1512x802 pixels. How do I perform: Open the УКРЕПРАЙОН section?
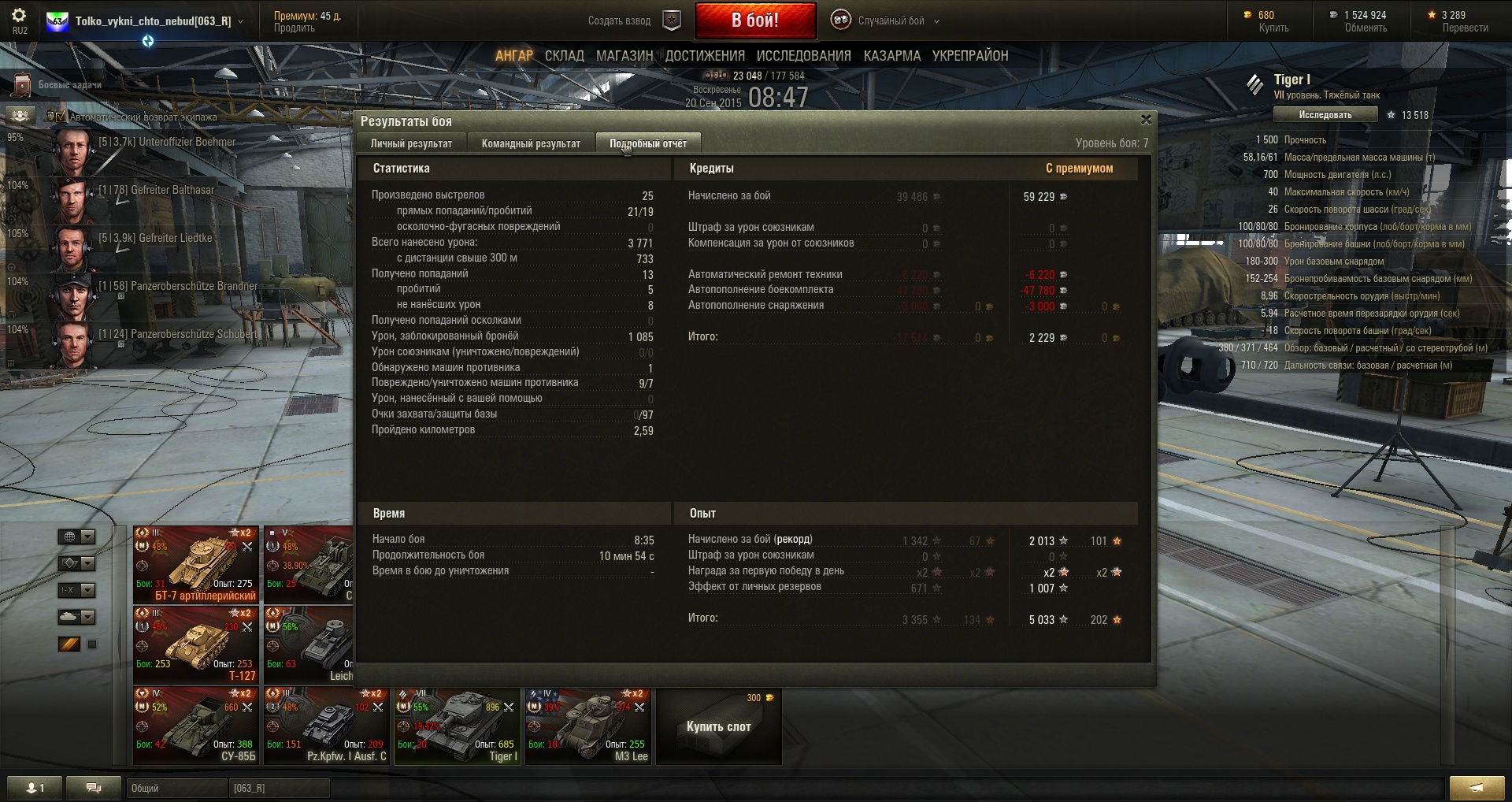click(969, 56)
